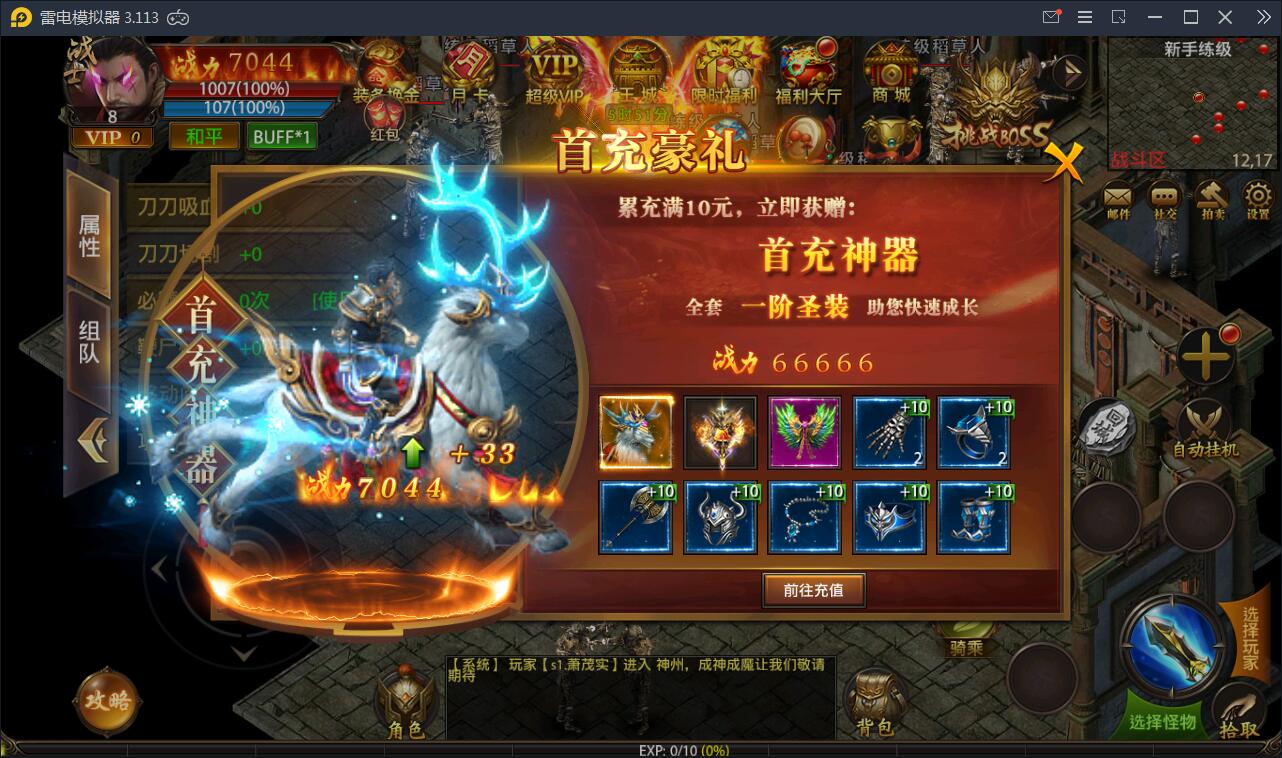Expand LDPlayer toolbar with double-arrow chevron
The image size is (1282, 758).
(x=1265, y=16)
